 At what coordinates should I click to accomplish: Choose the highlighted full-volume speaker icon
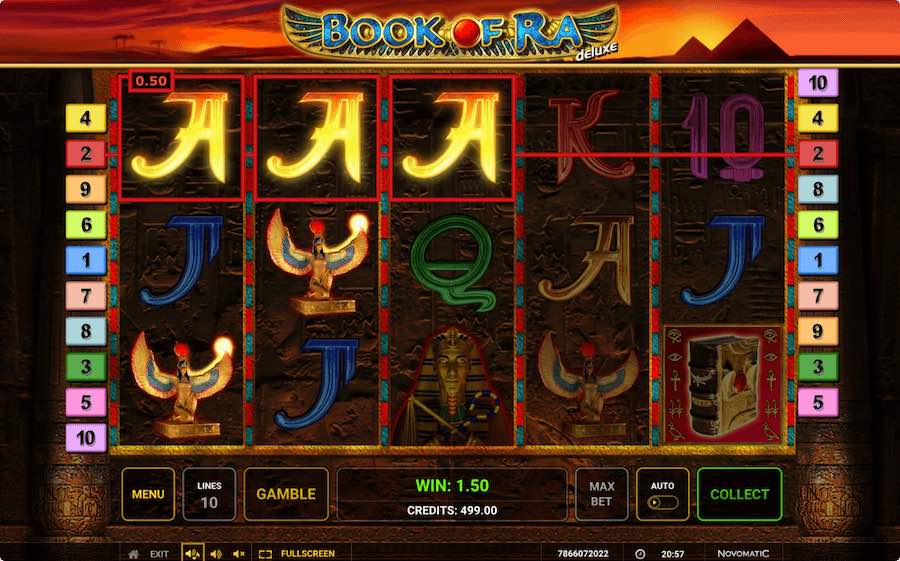click(193, 553)
